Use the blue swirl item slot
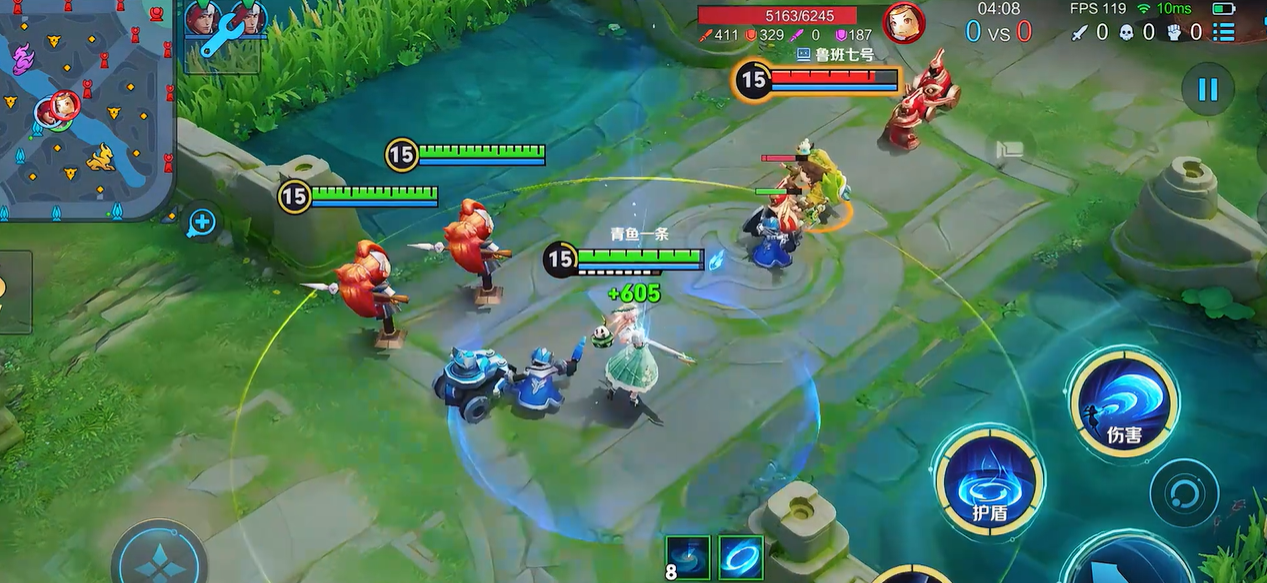1267x583 pixels. [x=688, y=557]
